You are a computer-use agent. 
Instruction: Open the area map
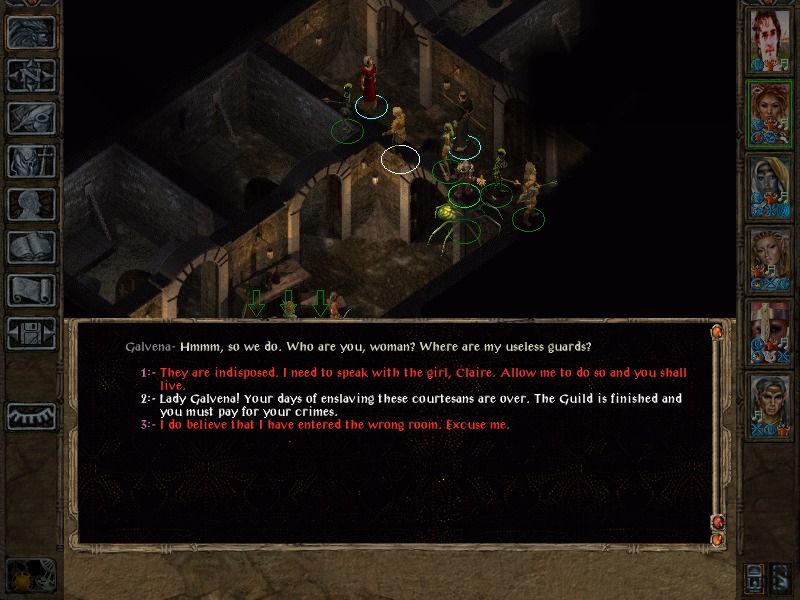31,76
